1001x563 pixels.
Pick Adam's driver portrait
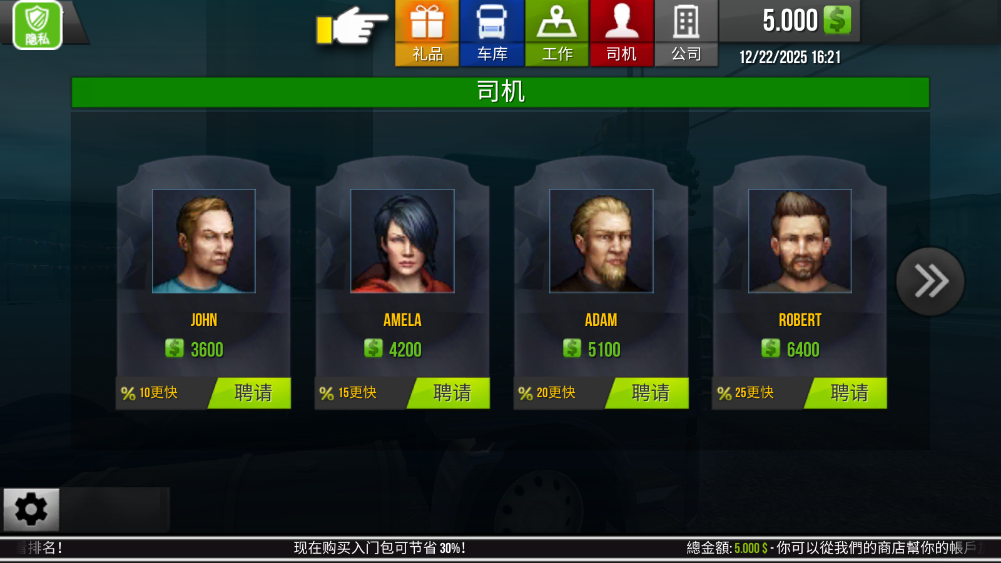pos(601,241)
